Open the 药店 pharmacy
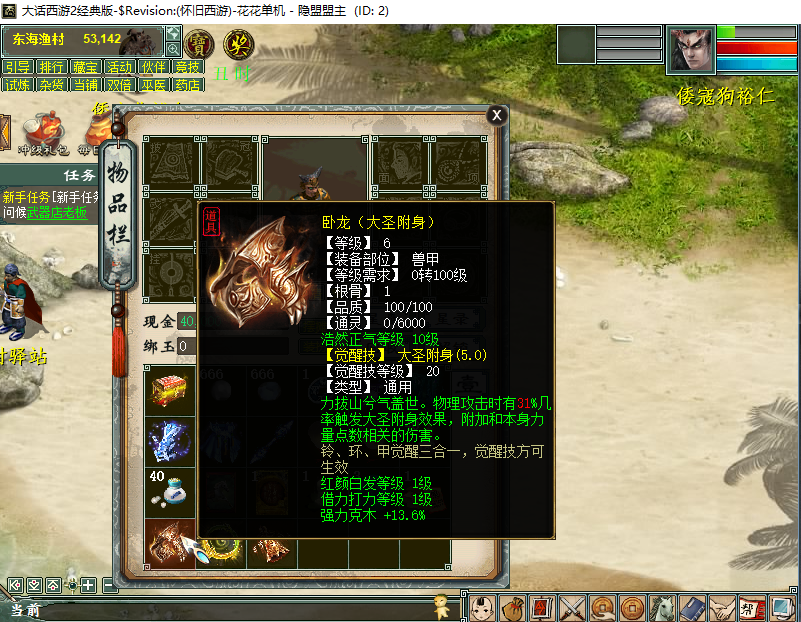801x622 pixels. 187,85
